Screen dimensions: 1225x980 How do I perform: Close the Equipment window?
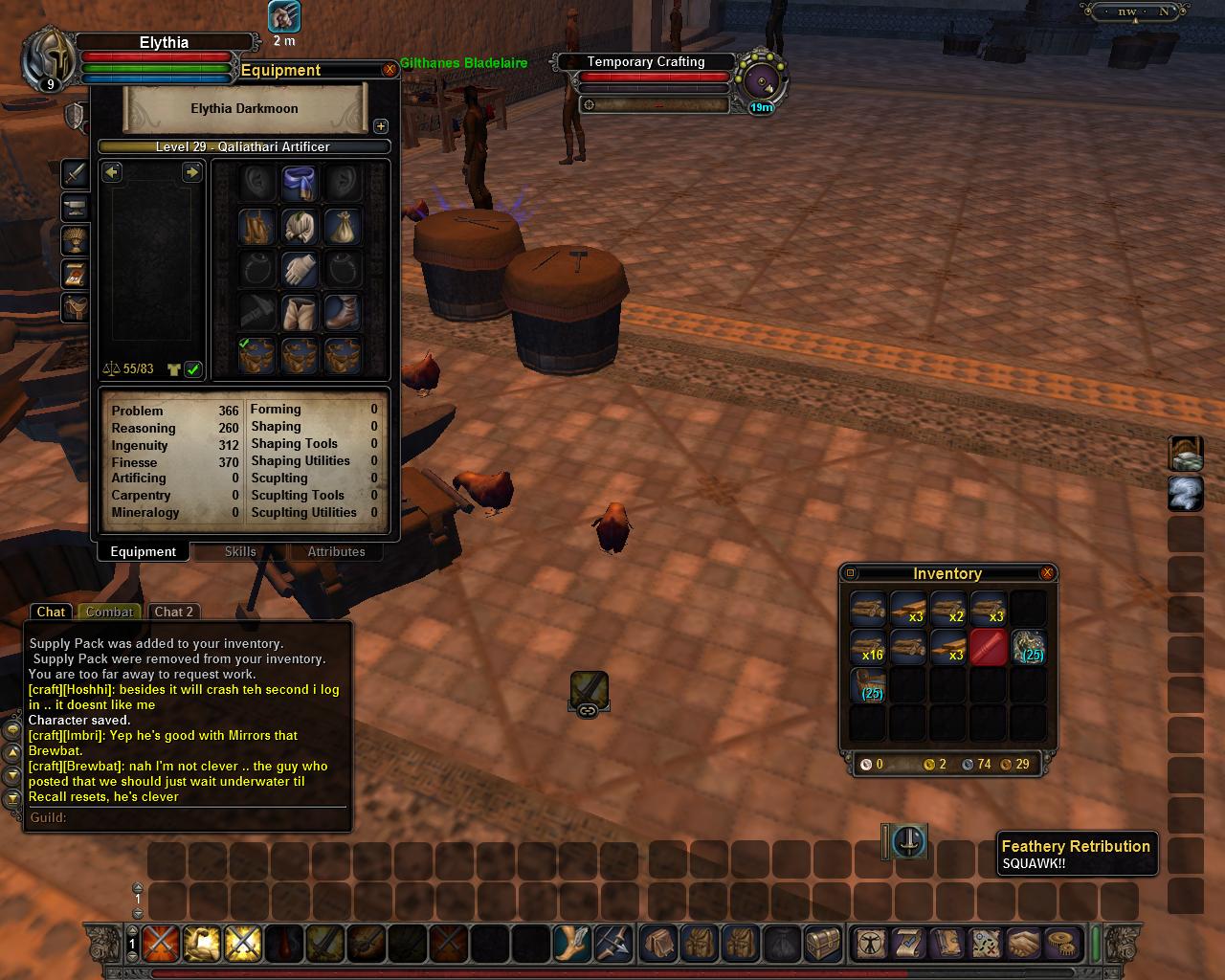click(x=390, y=70)
